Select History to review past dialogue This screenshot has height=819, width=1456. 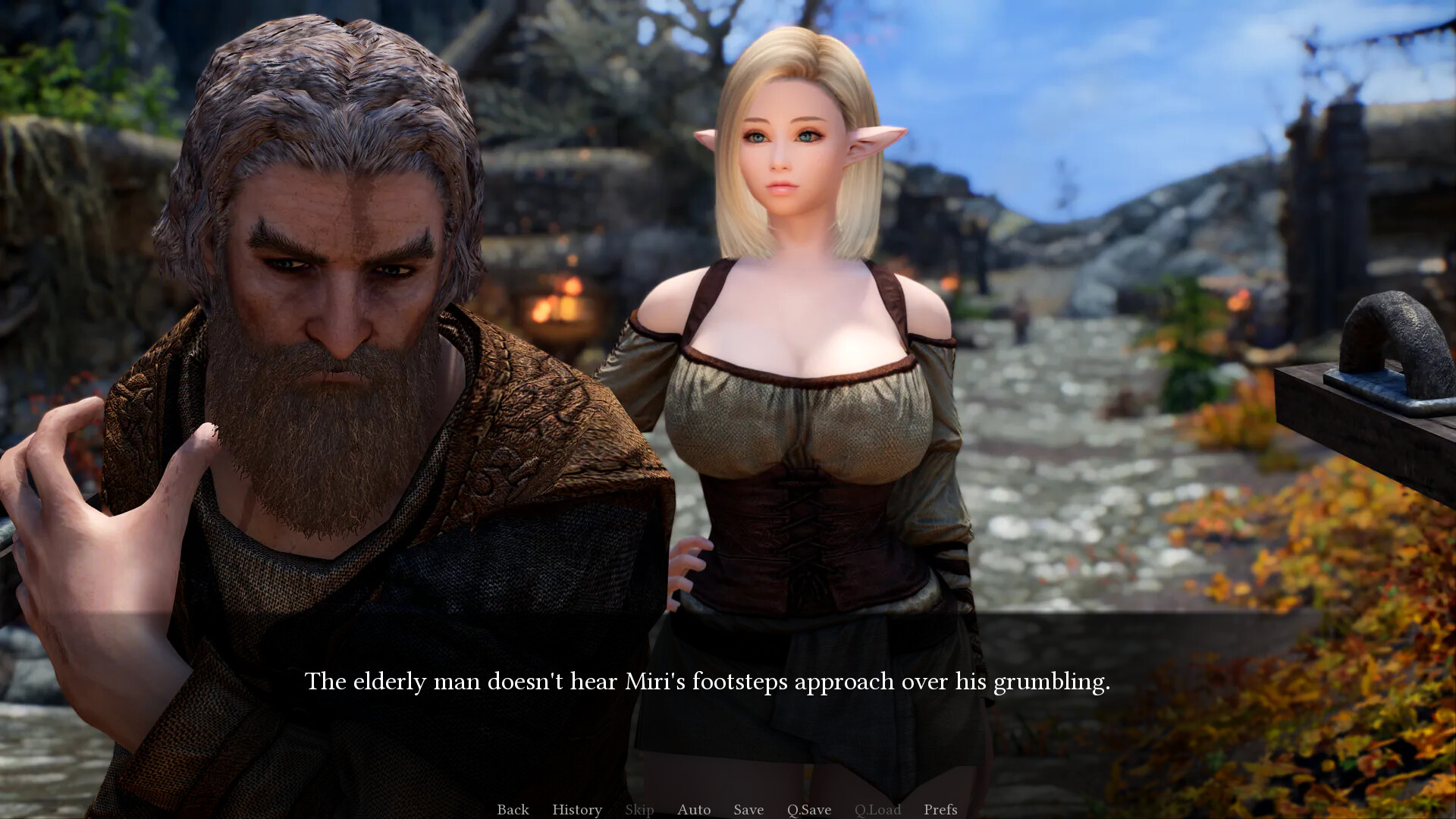pyautogui.click(x=577, y=809)
